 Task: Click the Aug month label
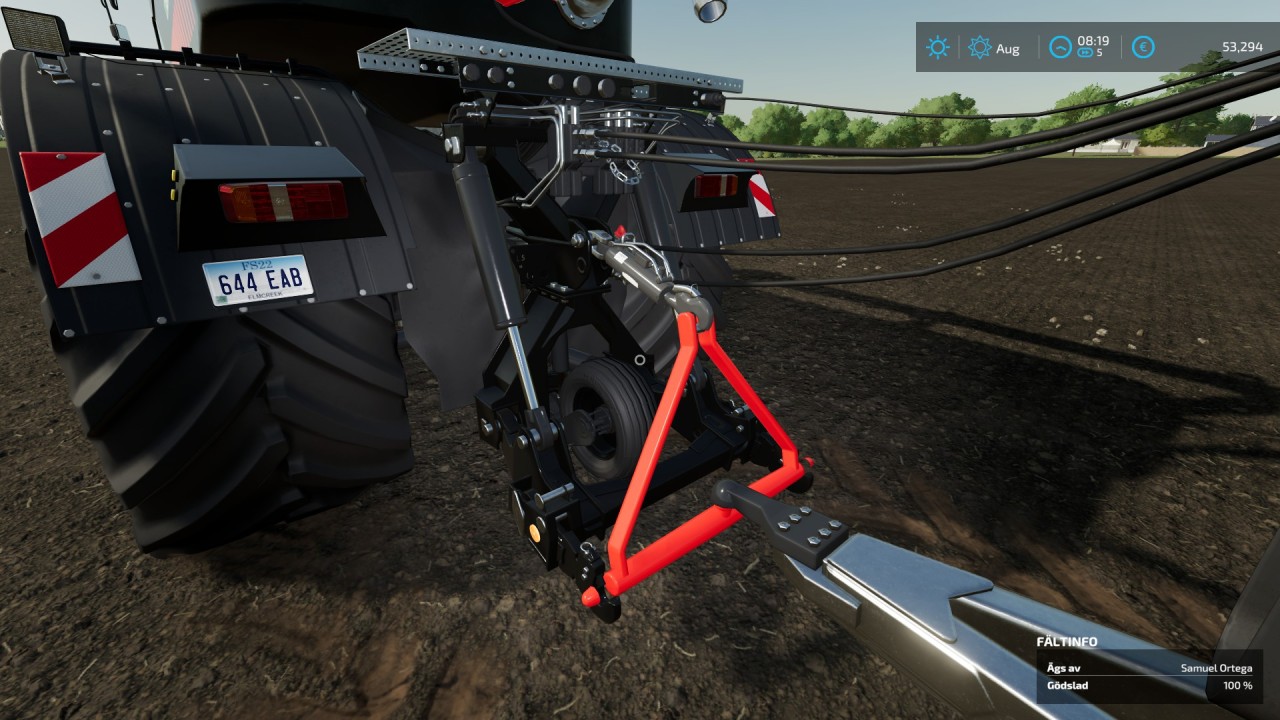tap(1006, 47)
